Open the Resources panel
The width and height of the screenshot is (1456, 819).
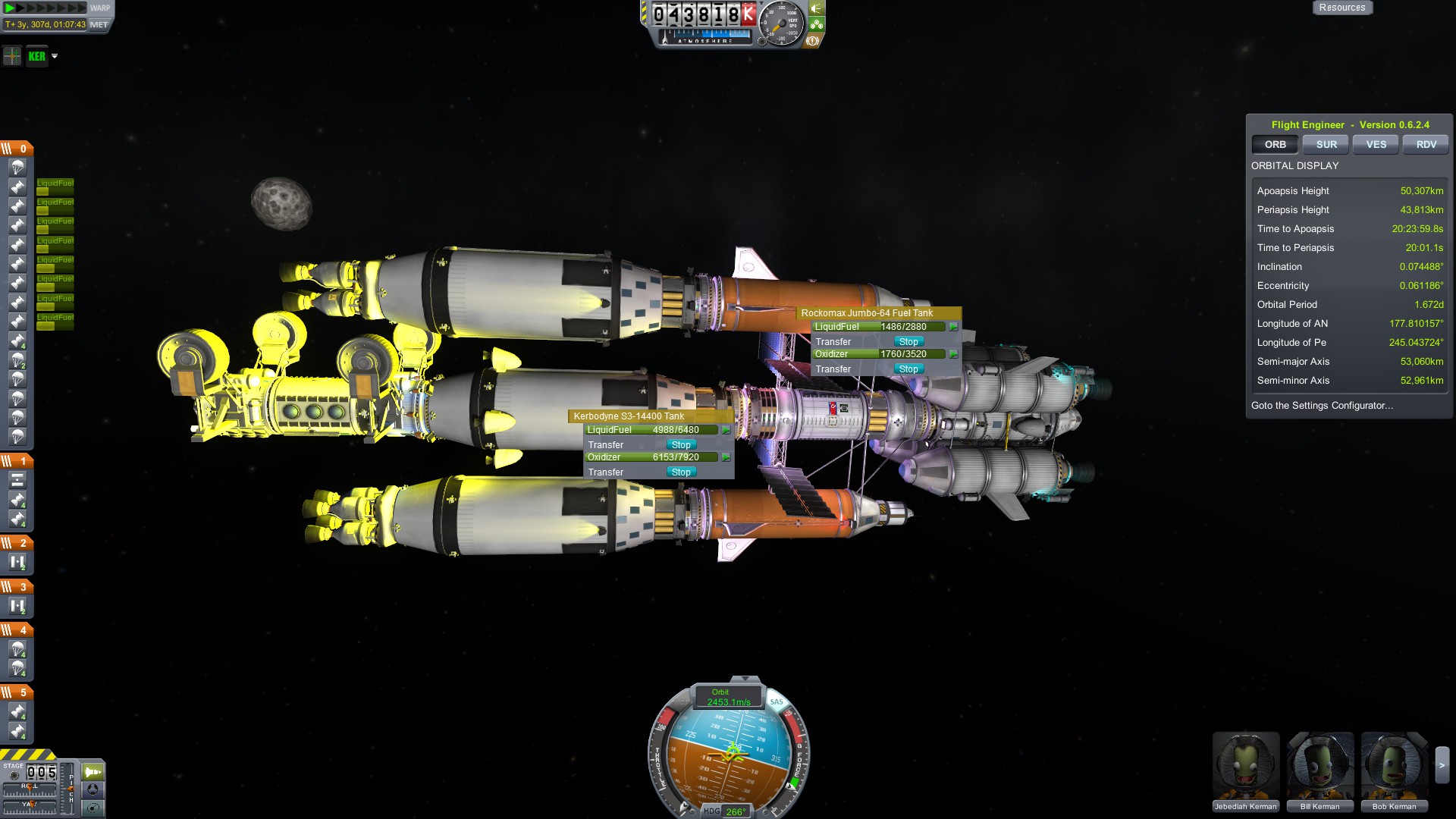1341,8
